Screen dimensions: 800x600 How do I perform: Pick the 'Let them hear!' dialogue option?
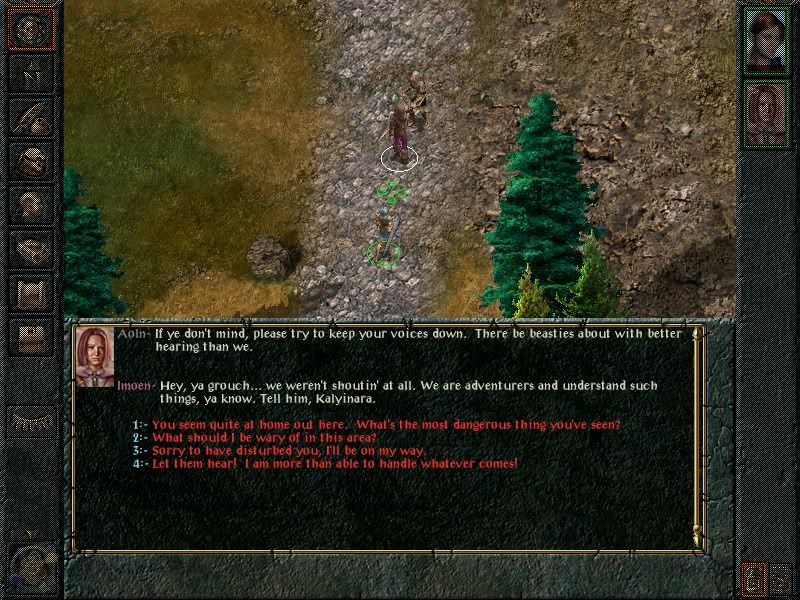tap(335, 464)
